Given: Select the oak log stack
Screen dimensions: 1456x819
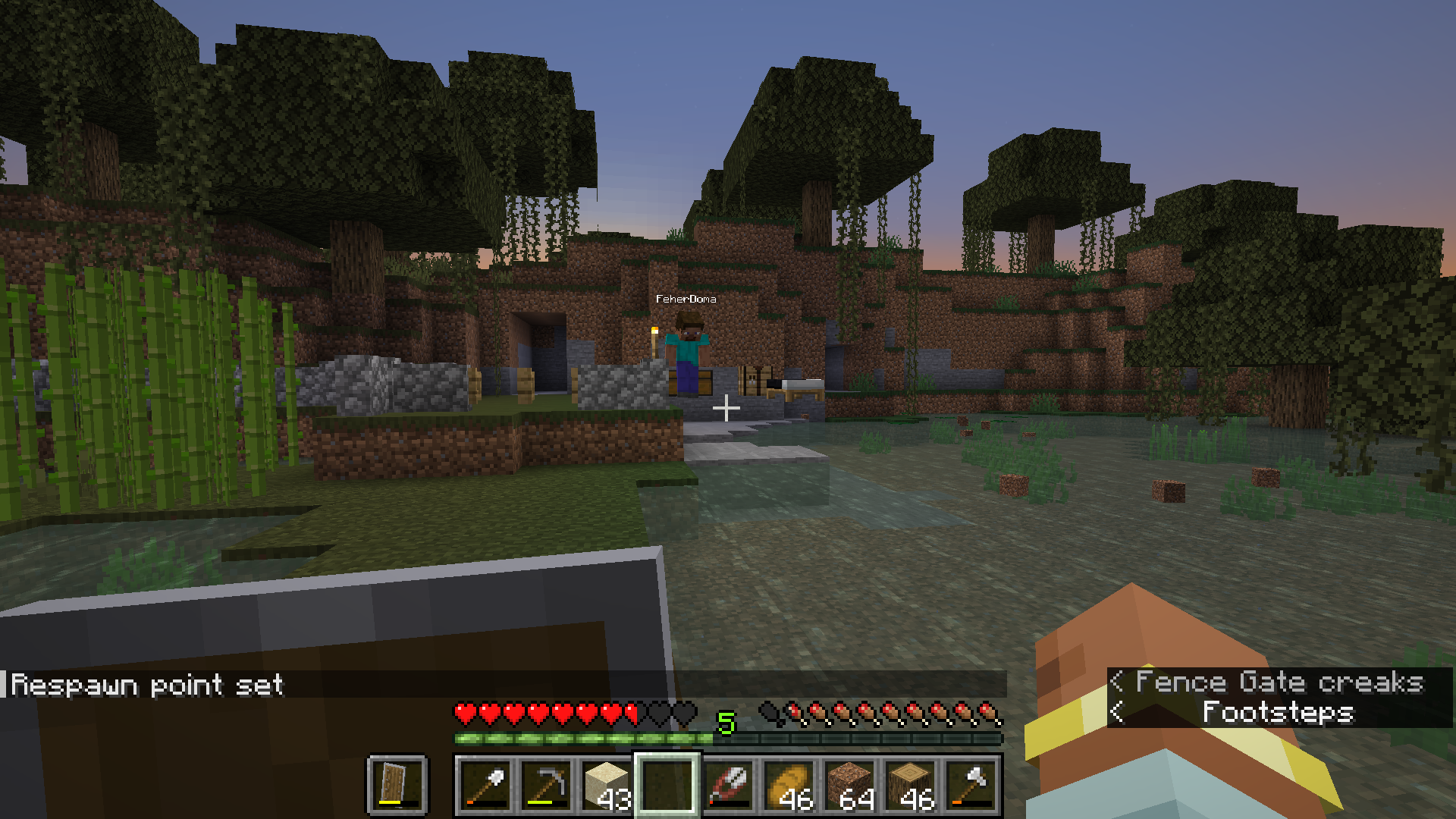Looking at the screenshot, I should 910,785.
